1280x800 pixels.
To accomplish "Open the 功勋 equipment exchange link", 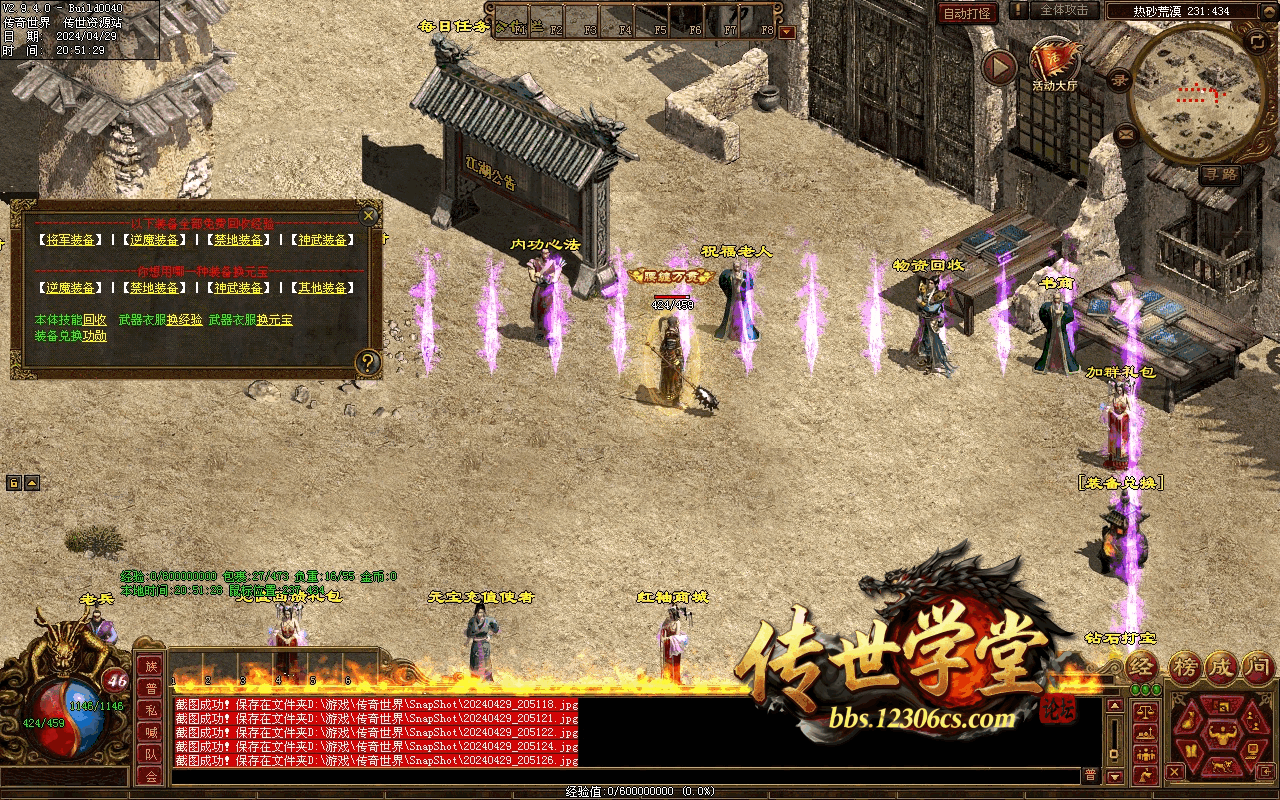I will (95, 336).
